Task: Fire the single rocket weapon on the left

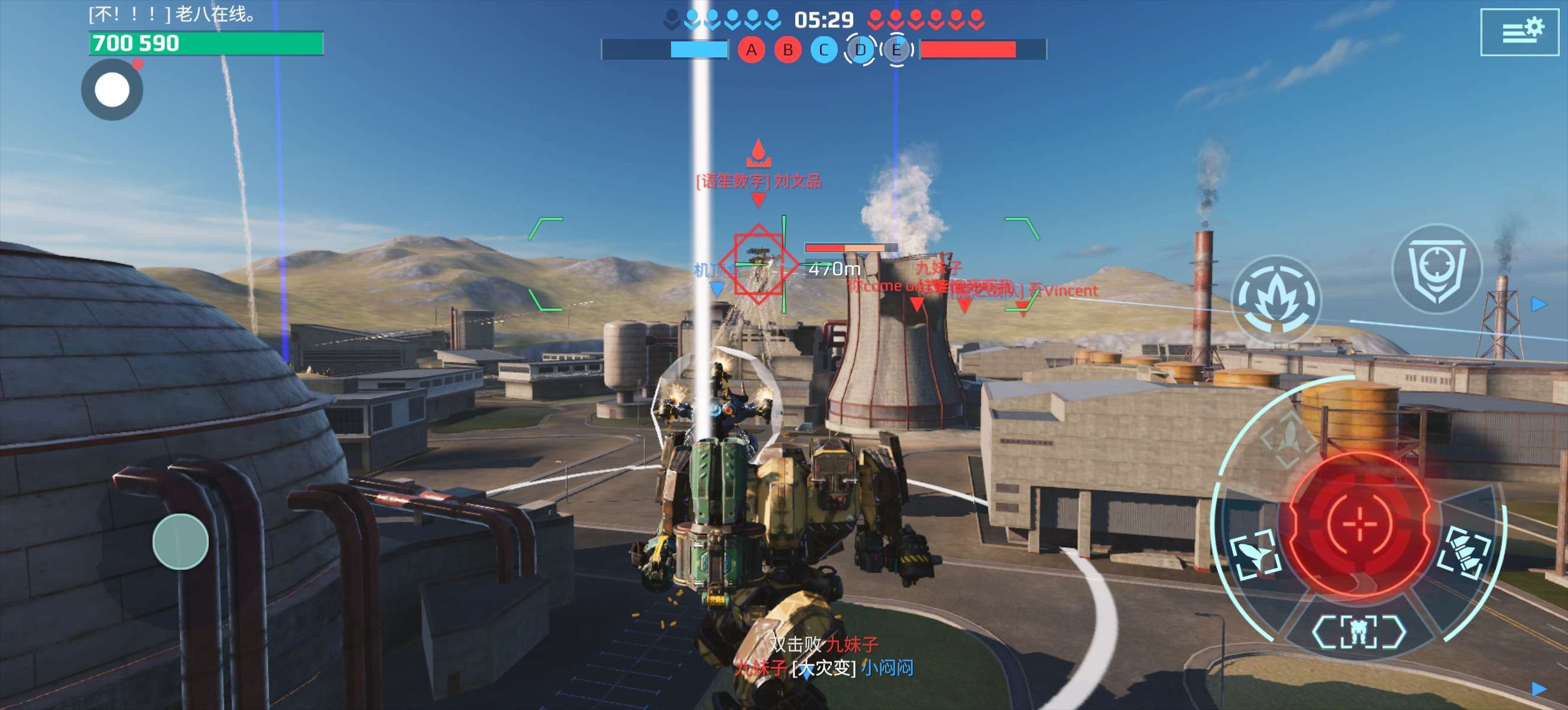Action: point(1255,554)
